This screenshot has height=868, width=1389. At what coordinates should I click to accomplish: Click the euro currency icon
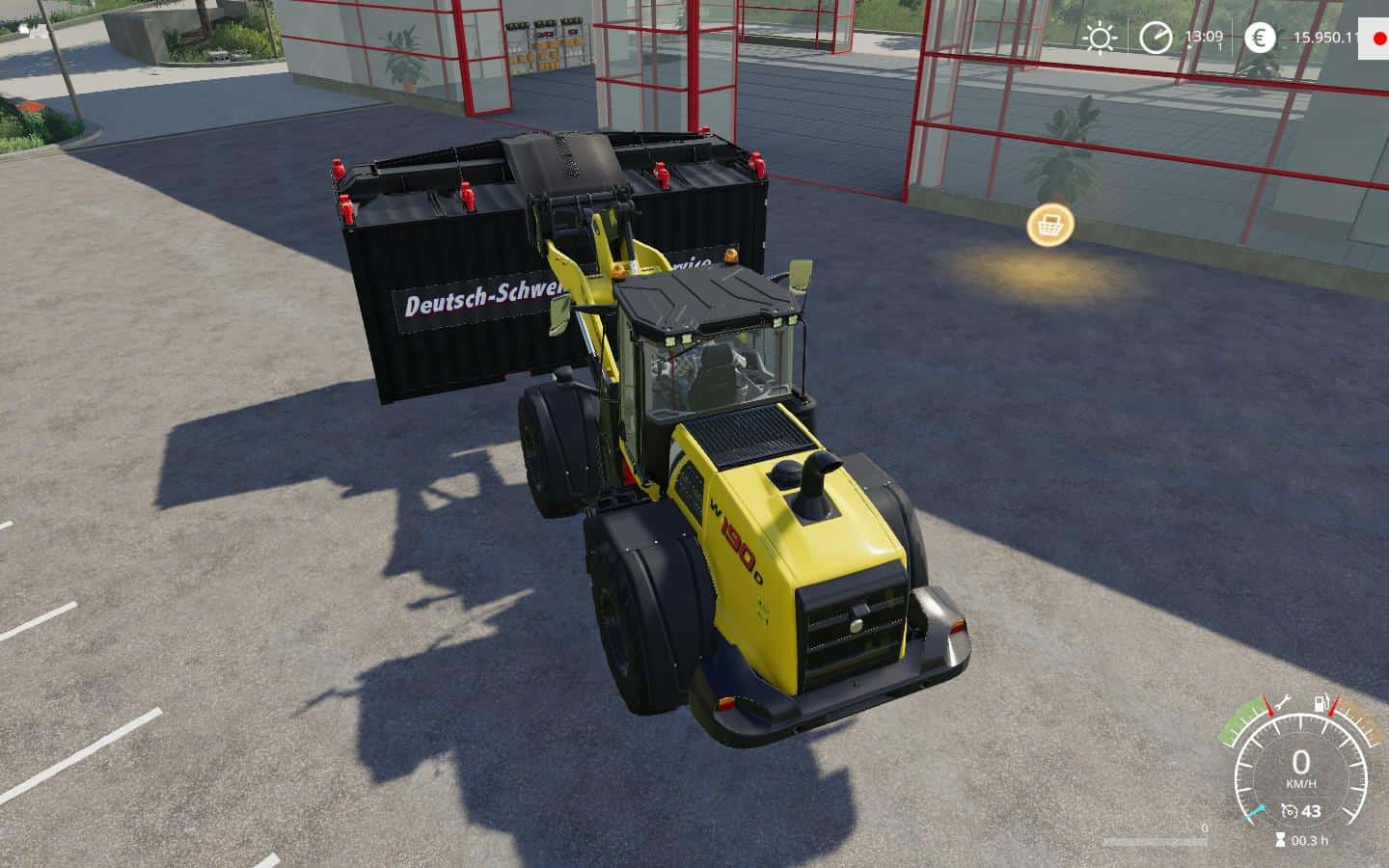(1259, 39)
